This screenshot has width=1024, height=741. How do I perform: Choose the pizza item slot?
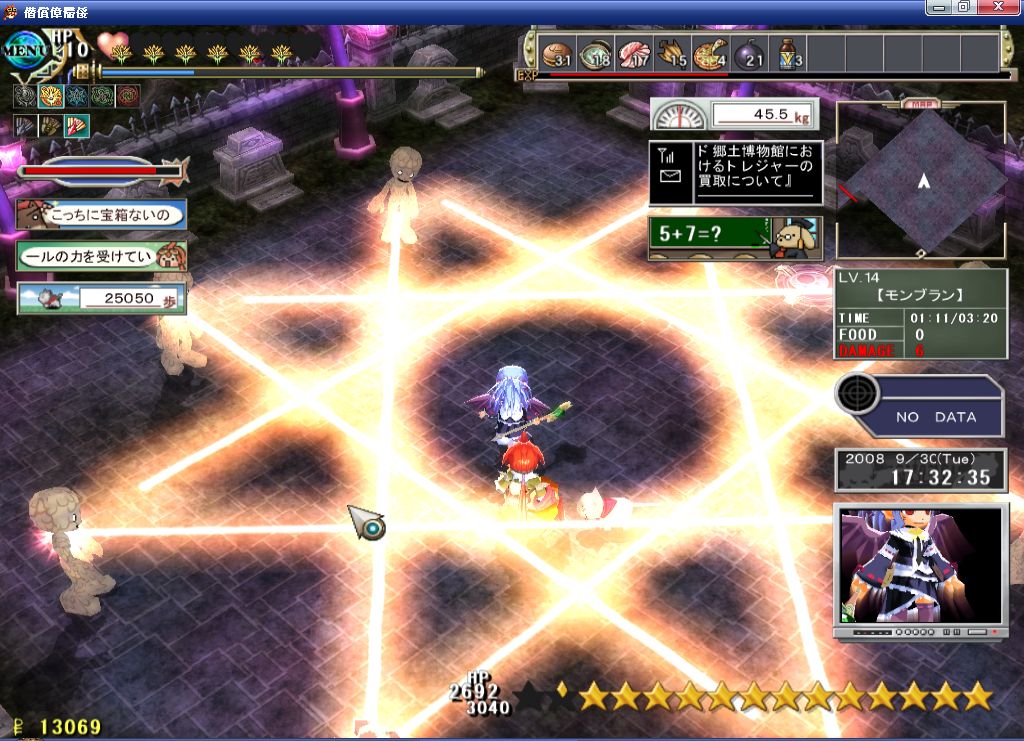(711, 53)
